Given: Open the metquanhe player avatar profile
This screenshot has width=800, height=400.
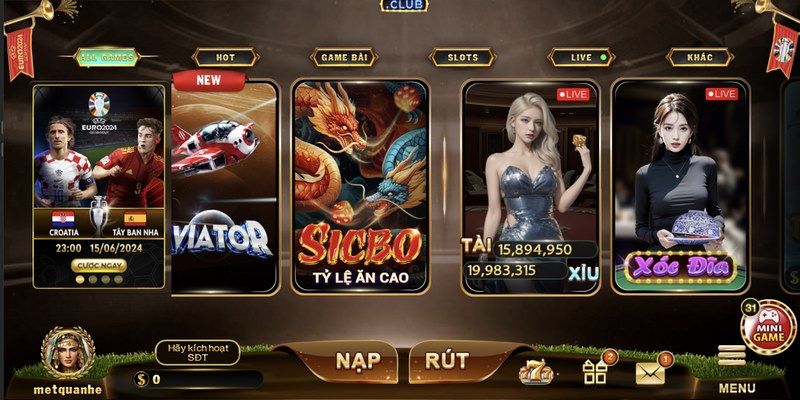Looking at the screenshot, I should (x=69, y=353).
